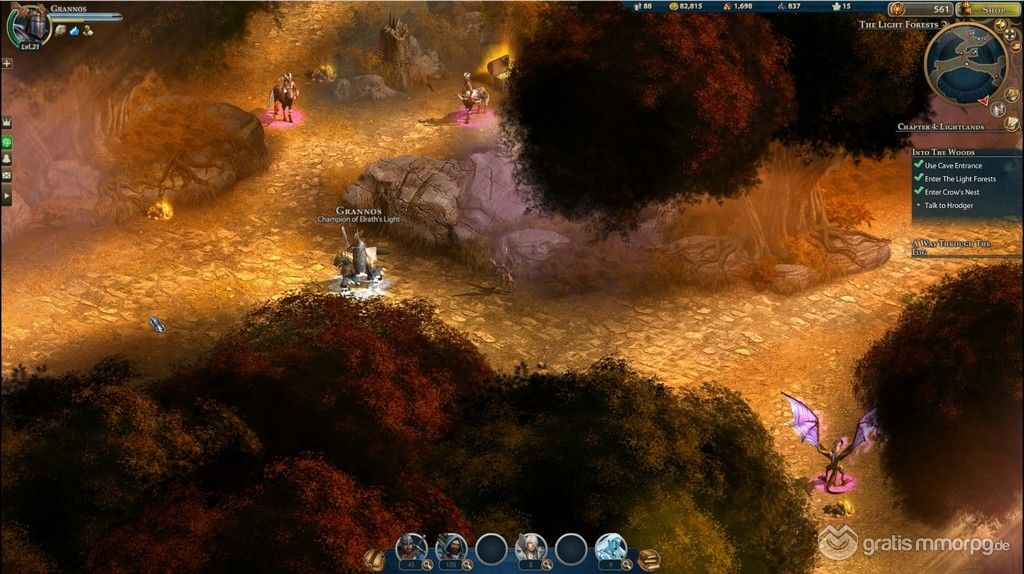
Task: Open A Way Through The Fog quest
Action: tap(951, 247)
